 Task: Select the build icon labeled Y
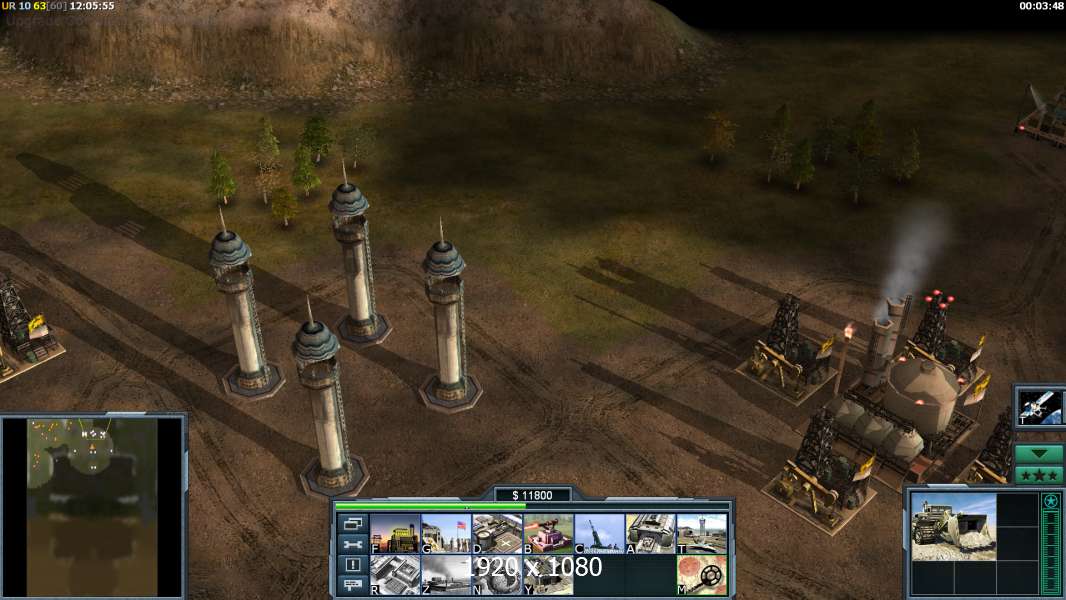click(x=548, y=575)
